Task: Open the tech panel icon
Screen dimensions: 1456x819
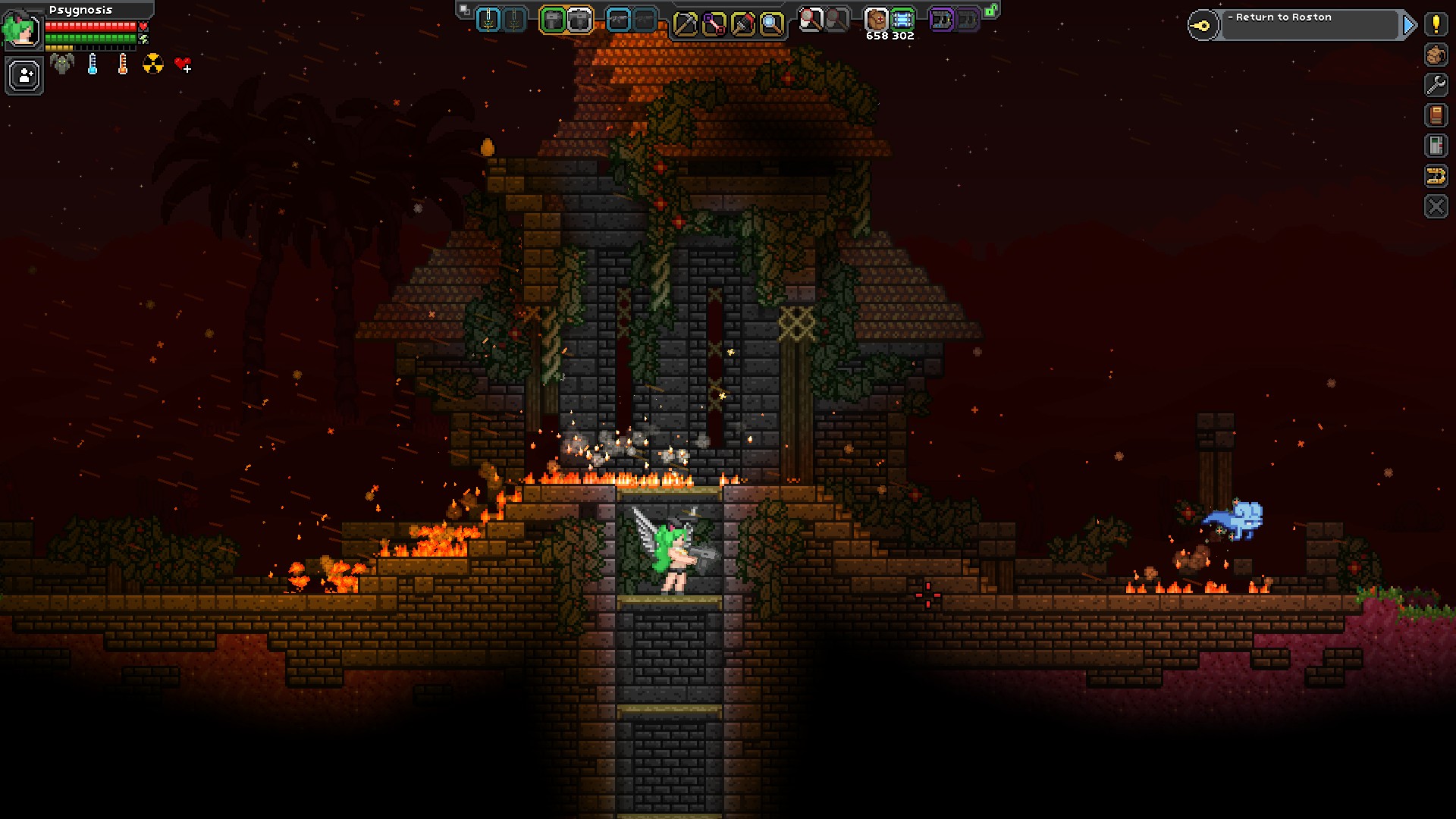Action: pyautogui.click(x=1436, y=146)
